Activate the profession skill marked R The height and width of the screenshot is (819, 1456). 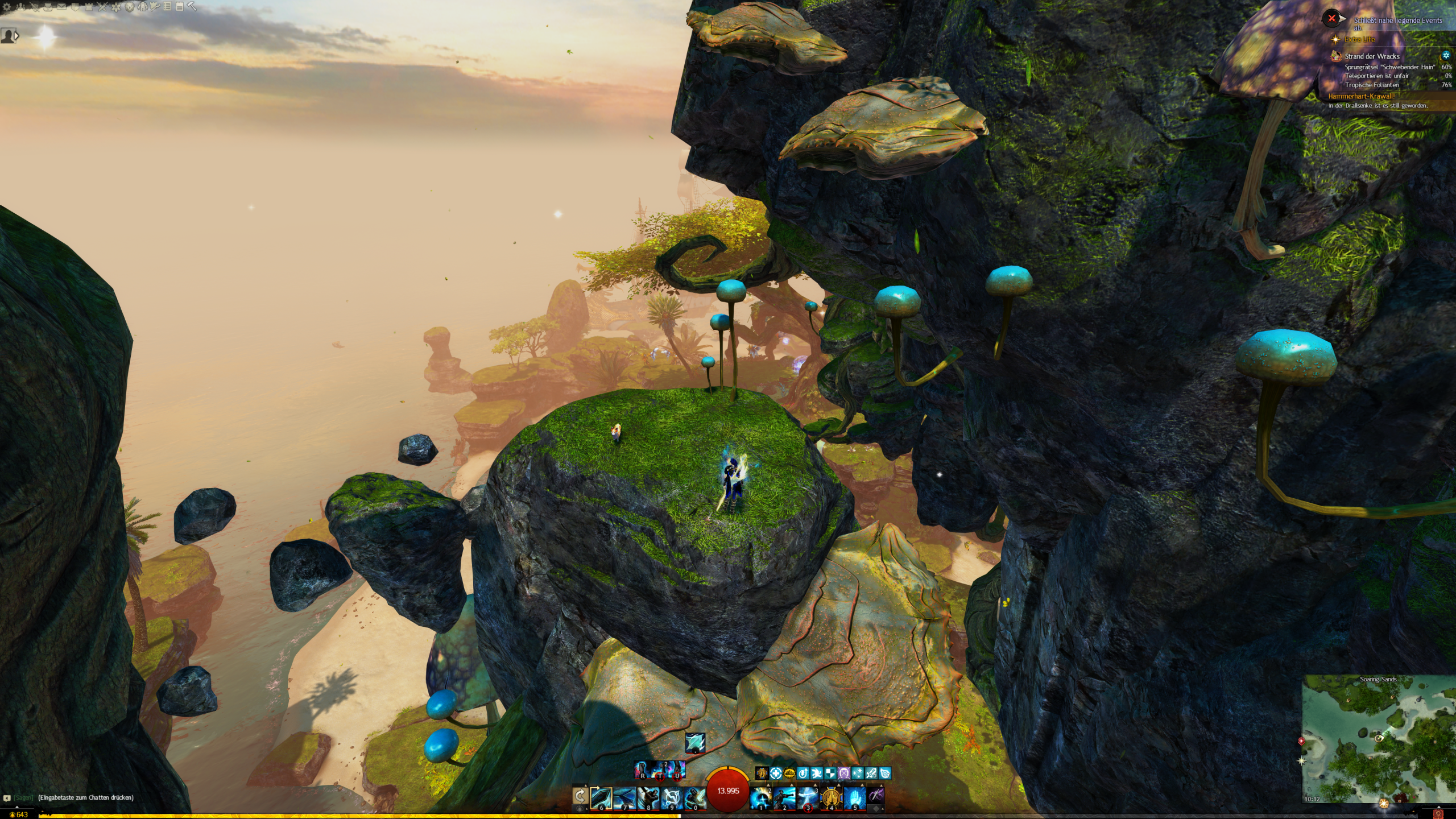[x=643, y=770]
